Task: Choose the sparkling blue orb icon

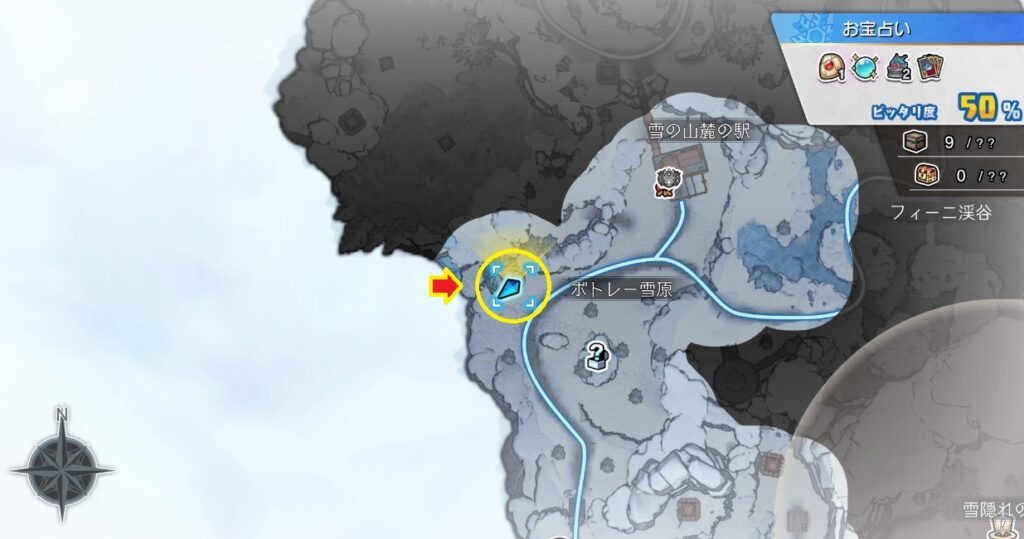Action: [866, 66]
